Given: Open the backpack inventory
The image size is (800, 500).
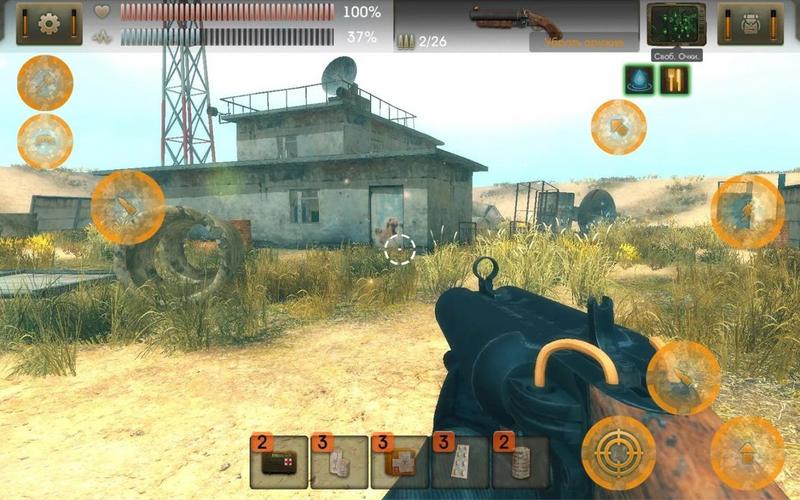Looking at the screenshot, I should point(750,24).
